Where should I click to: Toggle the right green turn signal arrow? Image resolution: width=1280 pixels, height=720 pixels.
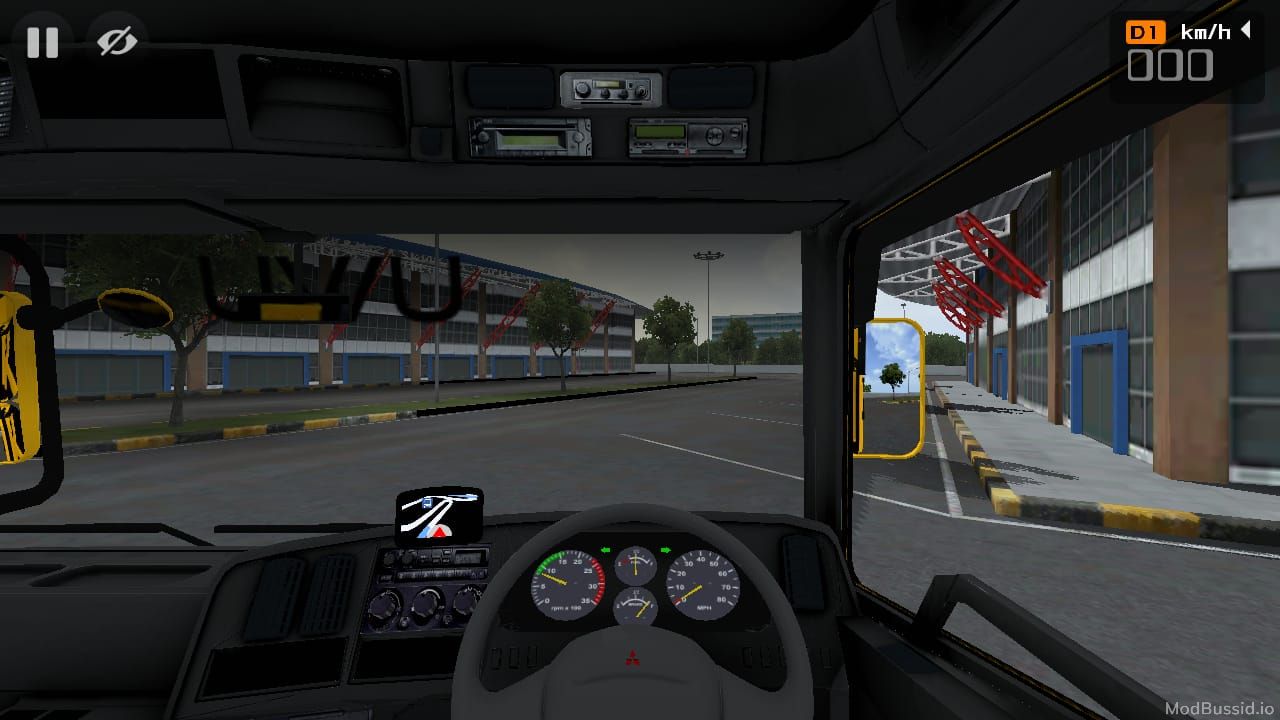pos(668,549)
